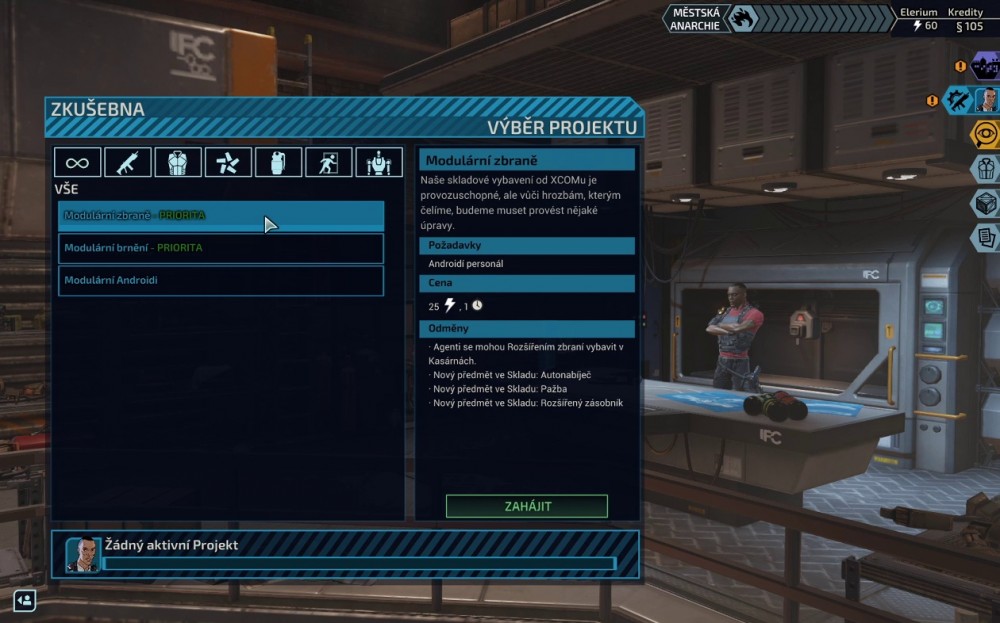Start the project with the Zahájit button
The height and width of the screenshot is (623, 1000).
(x=526, y=506)
